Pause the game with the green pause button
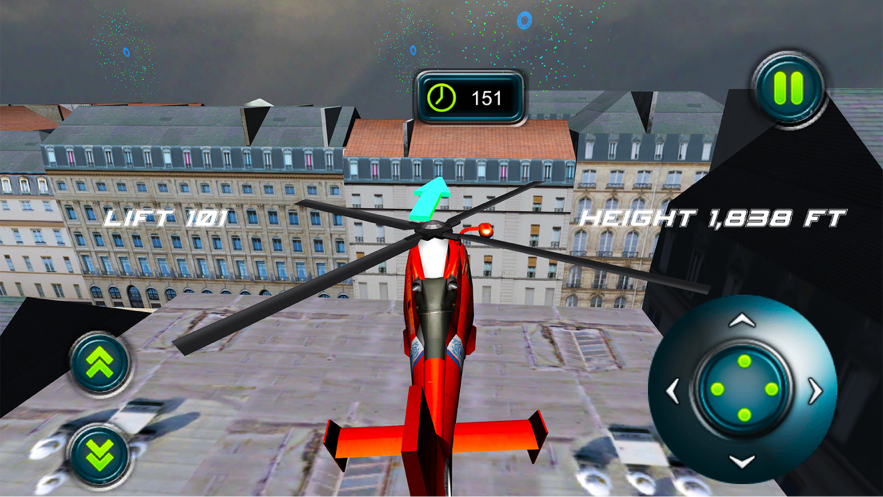The image size is (883, 497). click(x=788, y=89)
